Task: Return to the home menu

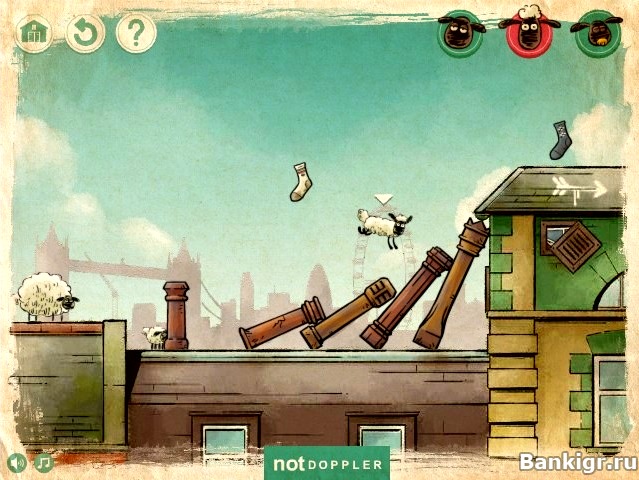Action: pyautogui.click(x=34, y=33)
